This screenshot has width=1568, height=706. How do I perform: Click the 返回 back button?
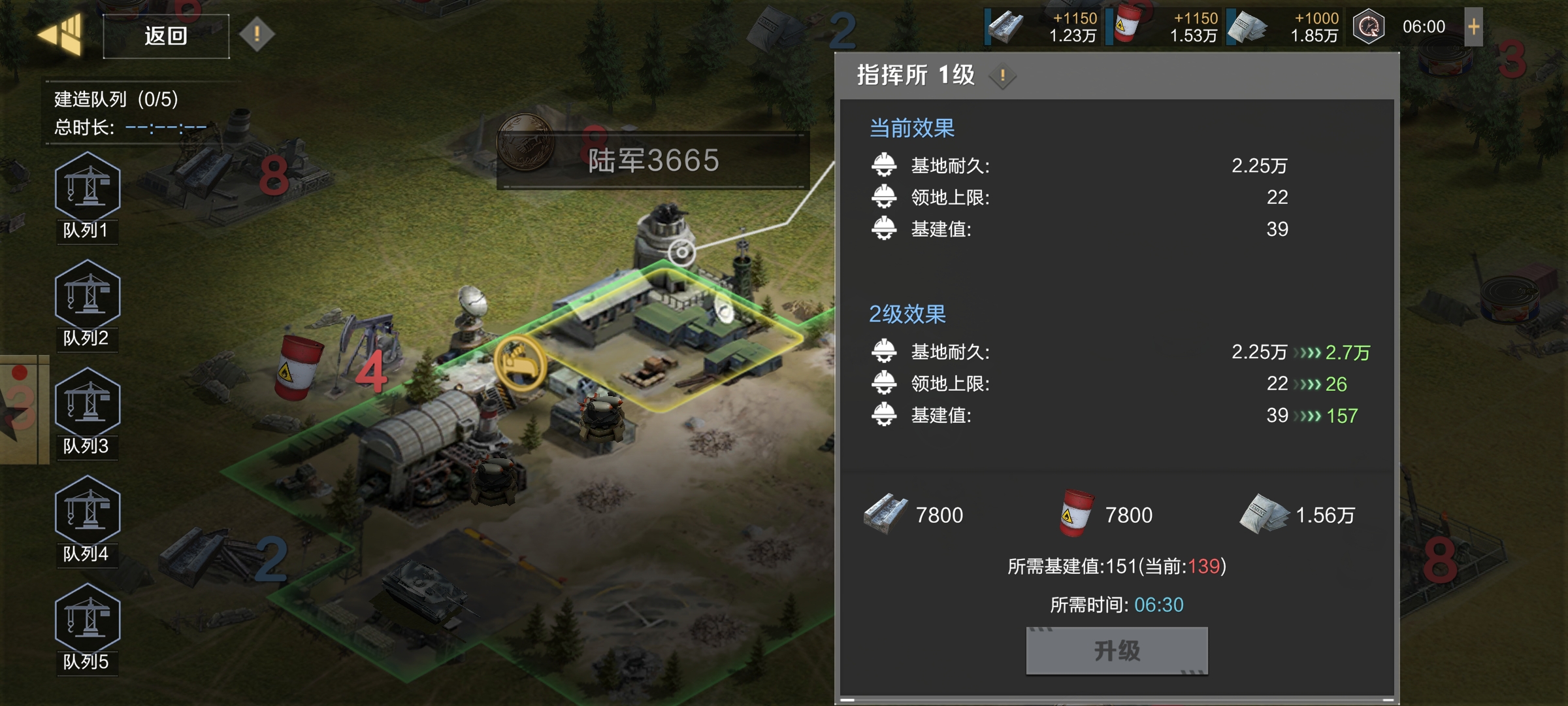(x=166, y=36)
